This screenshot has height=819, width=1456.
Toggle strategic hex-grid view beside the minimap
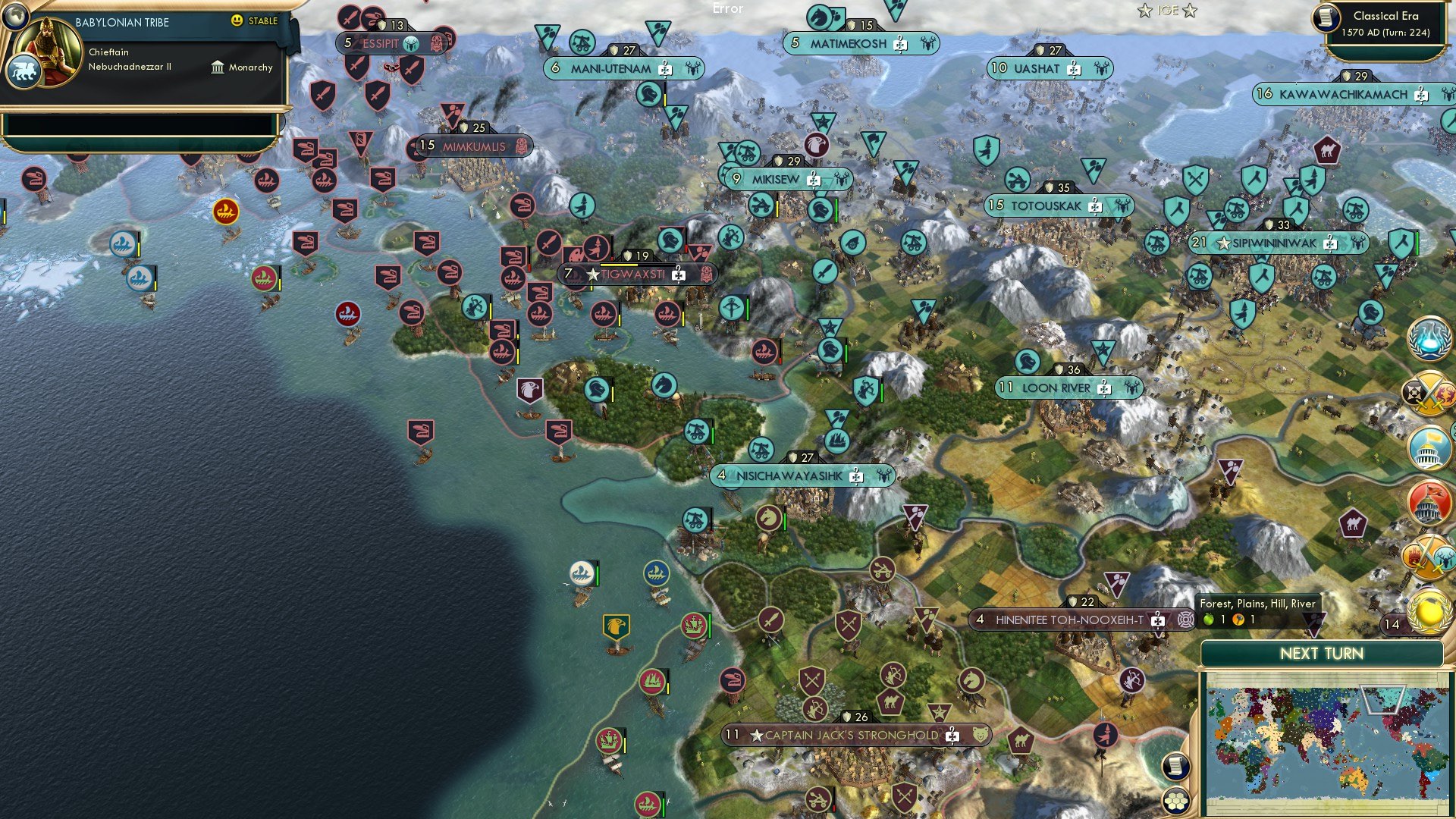1176,801
